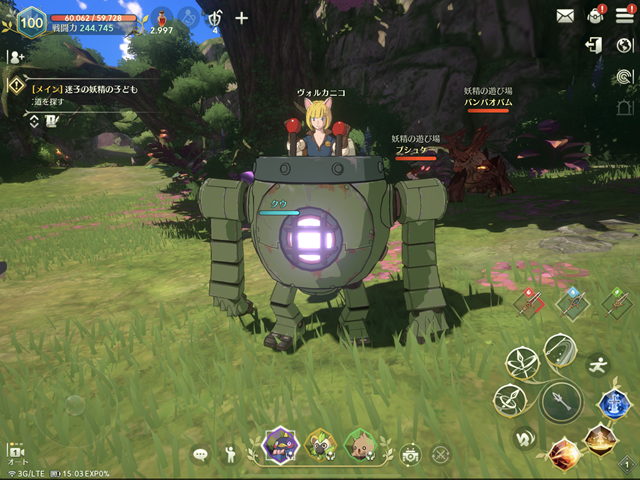The image size is (640, 480).
Task: Select the green brown familiar portrait
Action: click(360, 445)
